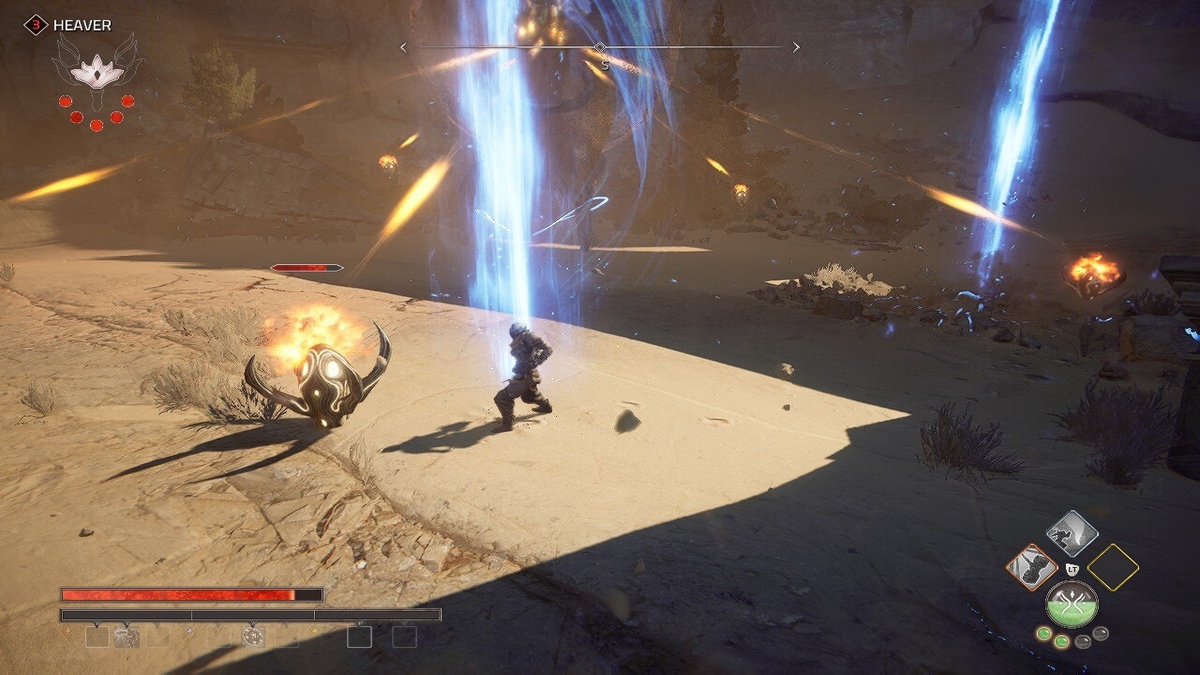
Task: Activate the silver-framed slashing warrior ability
Action: pyautogui.click(x=1072, y=534)
